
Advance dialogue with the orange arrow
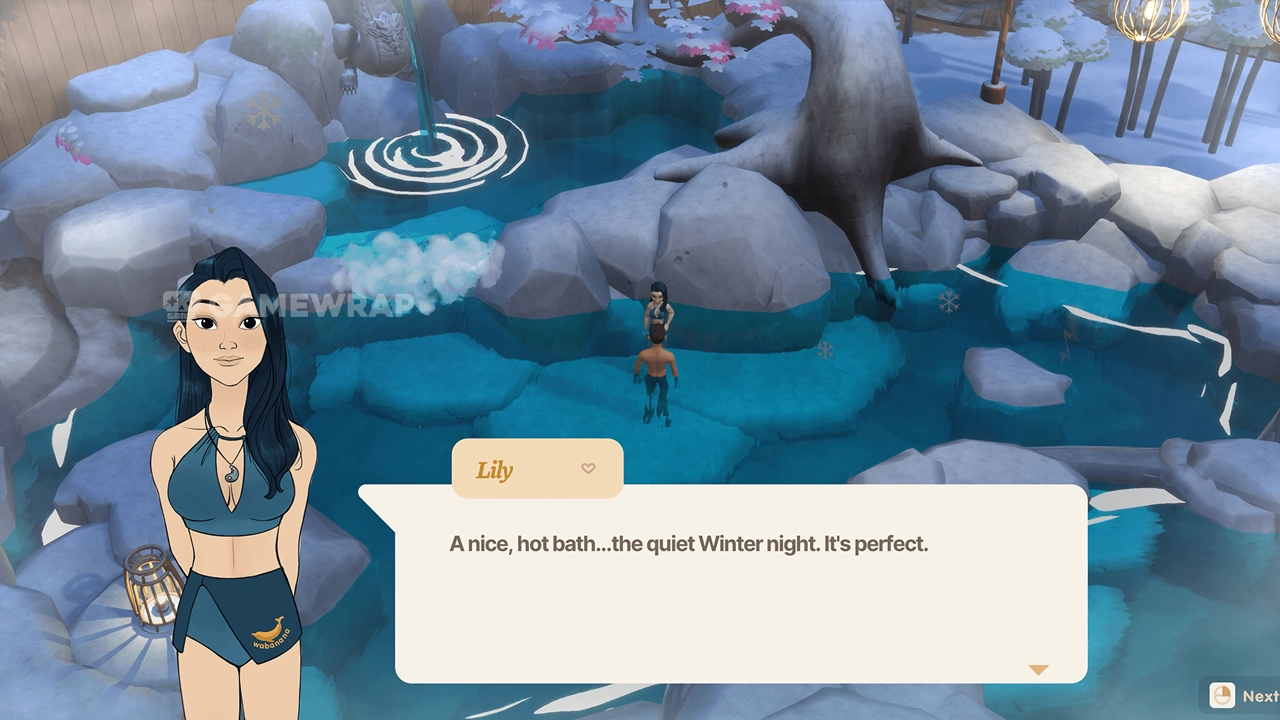pos(1038,670)
